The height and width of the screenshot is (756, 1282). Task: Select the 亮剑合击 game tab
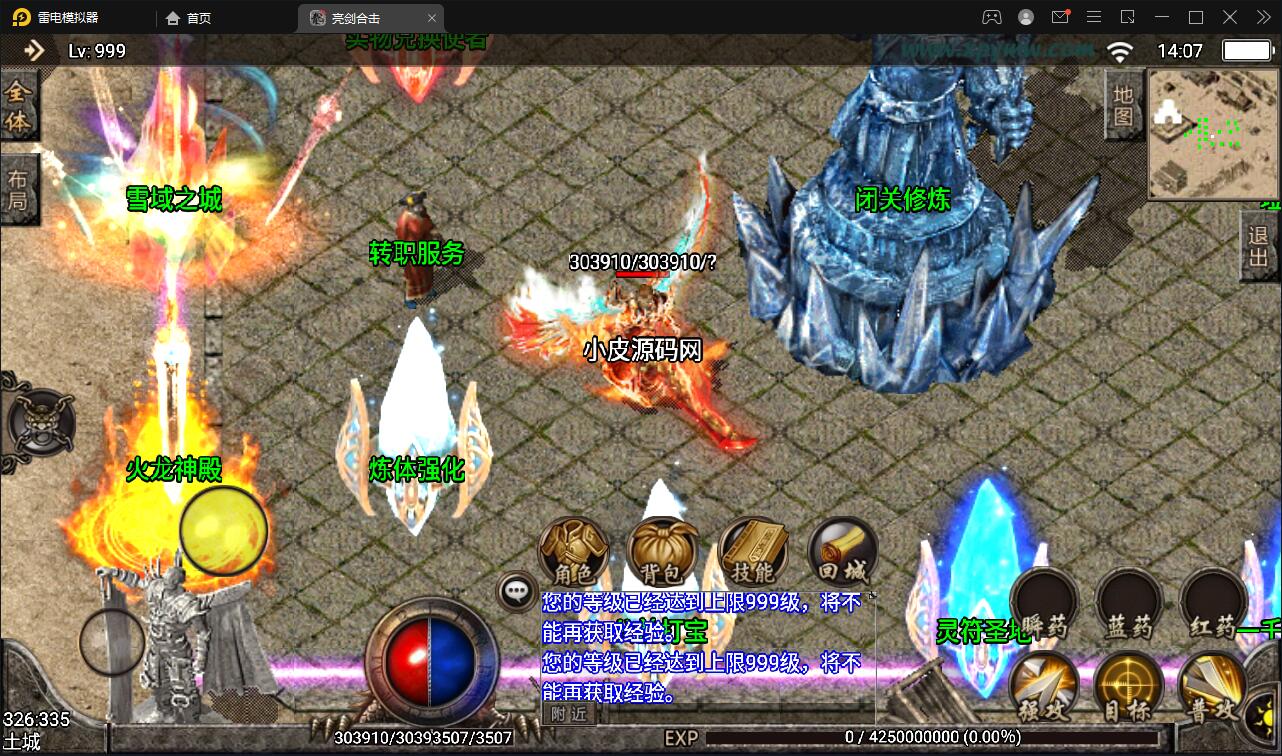[357, 16]
